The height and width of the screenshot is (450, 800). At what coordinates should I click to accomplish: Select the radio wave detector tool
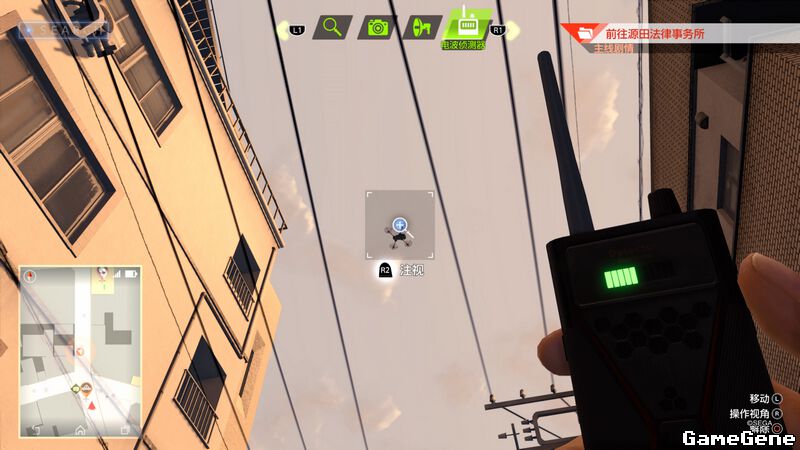point(467,27)
